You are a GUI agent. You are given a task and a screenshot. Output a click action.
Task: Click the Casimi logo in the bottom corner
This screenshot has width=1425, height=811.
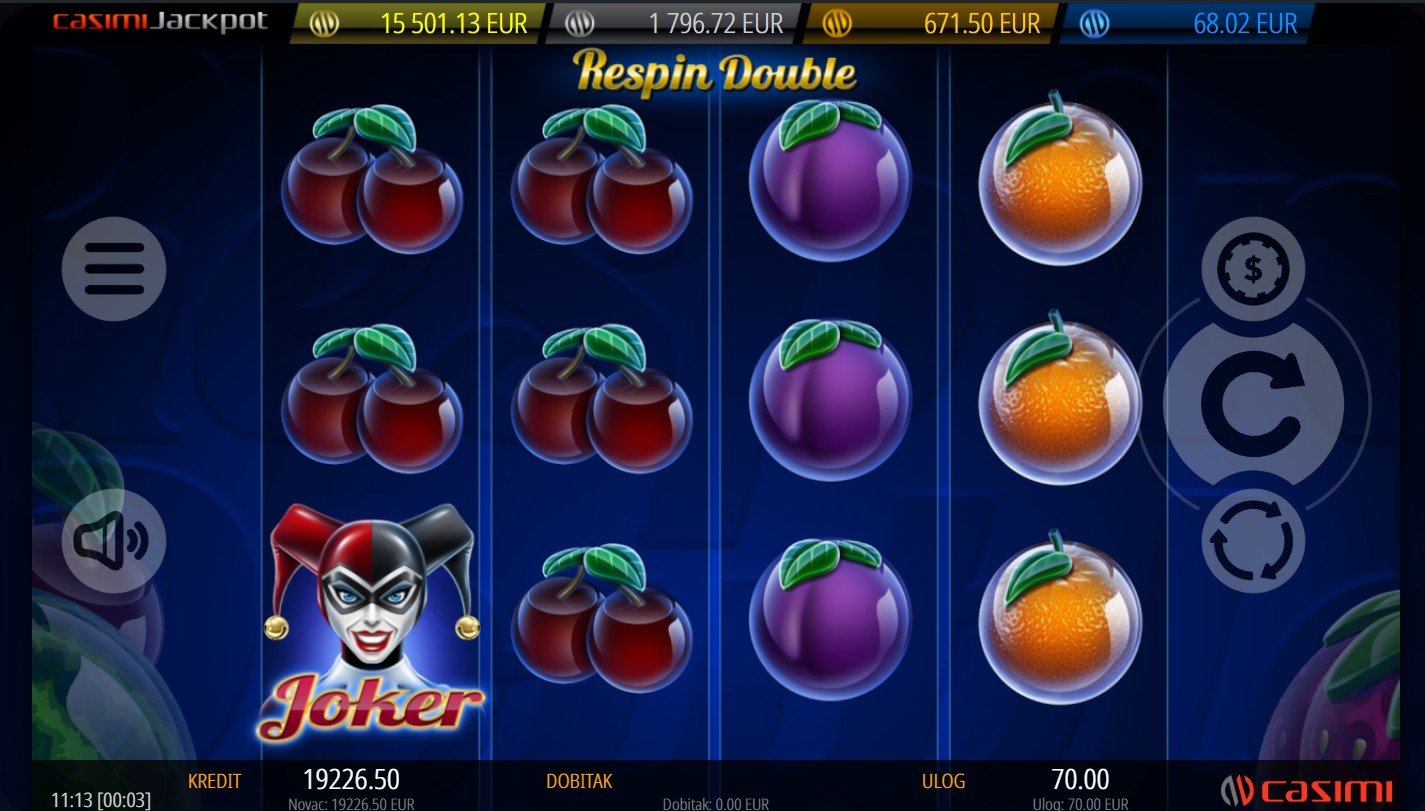pos(1306,790)
